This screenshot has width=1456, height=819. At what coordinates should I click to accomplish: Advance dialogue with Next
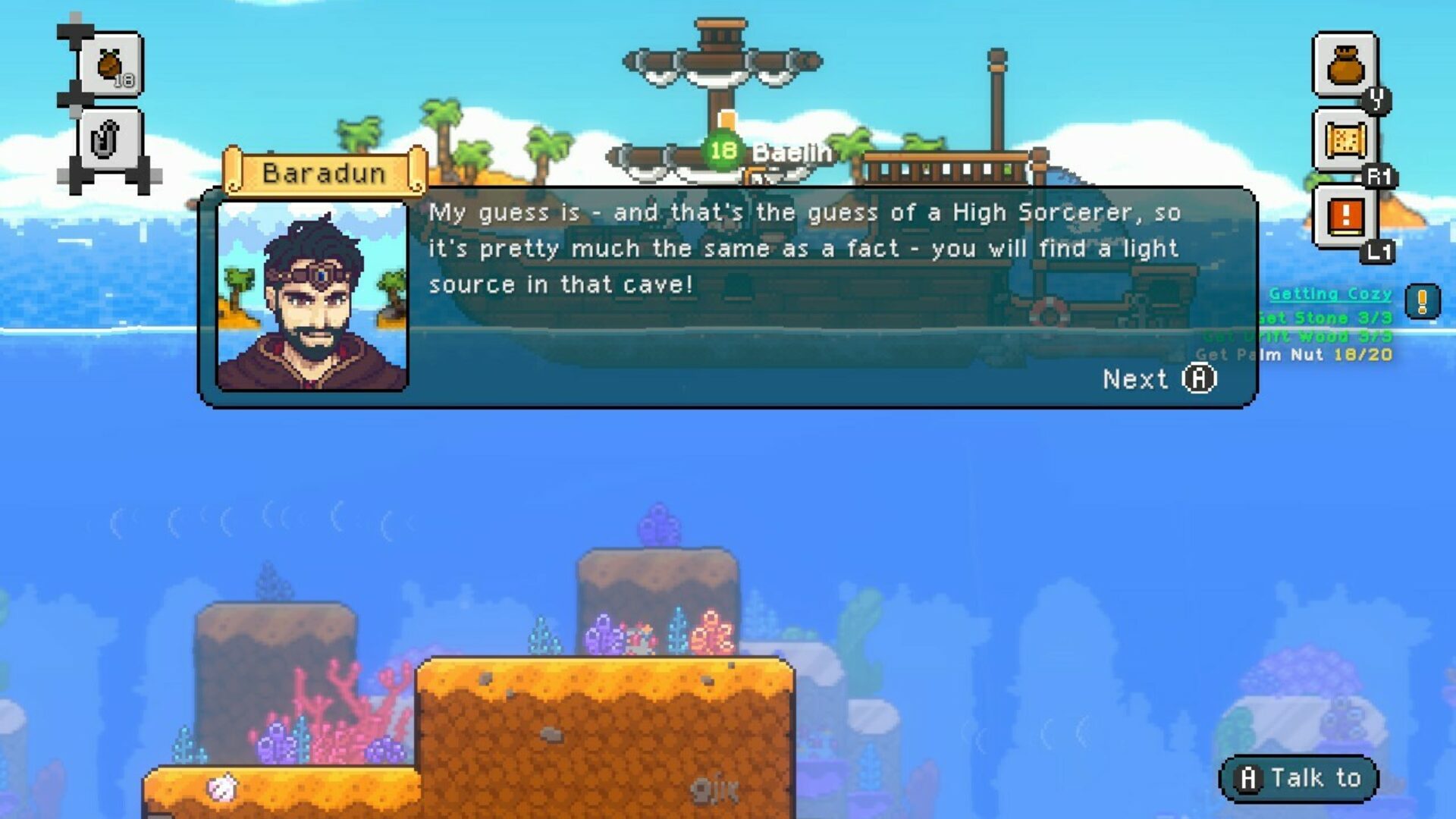pyautogui.click(x=1159, y=378)
